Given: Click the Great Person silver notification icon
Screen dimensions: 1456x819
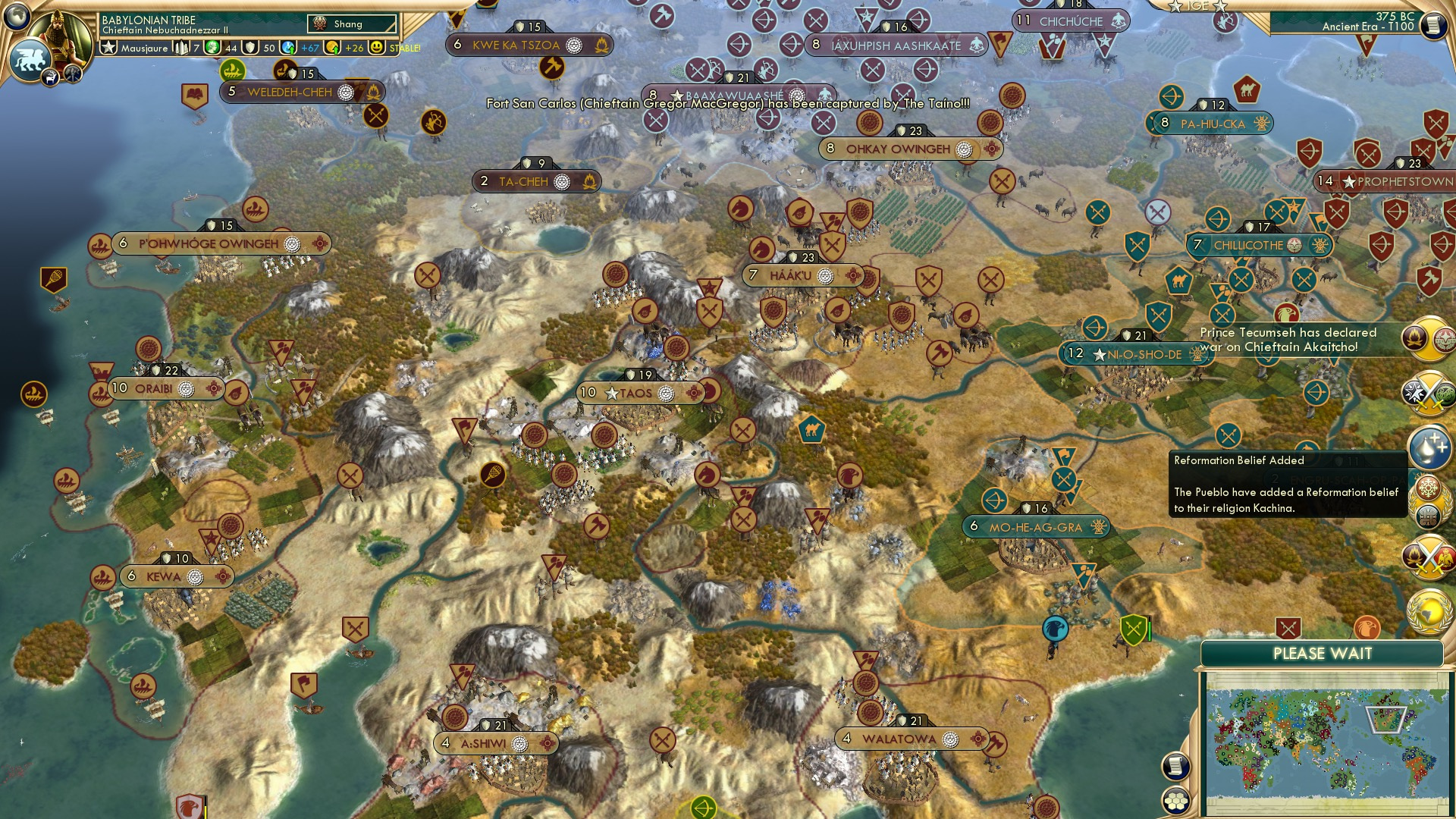Looking at the screenshot, I should pos(1429,447).
